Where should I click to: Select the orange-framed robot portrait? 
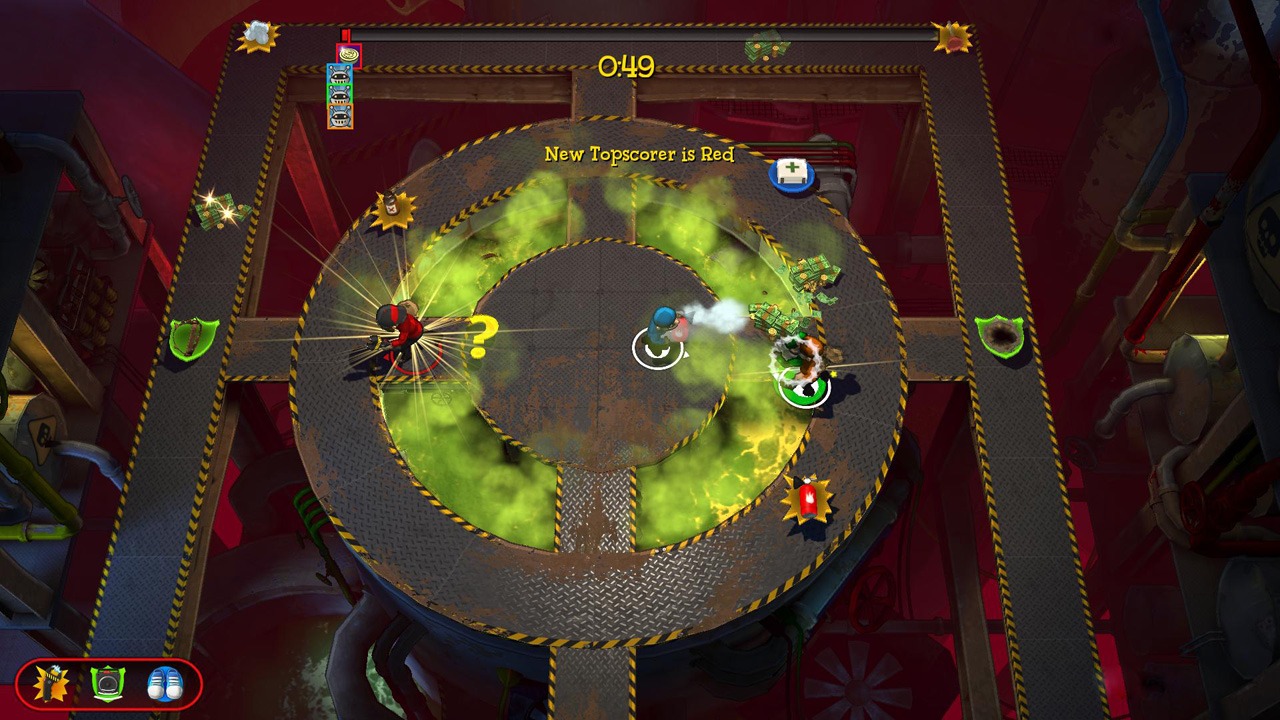pos(340,116)
